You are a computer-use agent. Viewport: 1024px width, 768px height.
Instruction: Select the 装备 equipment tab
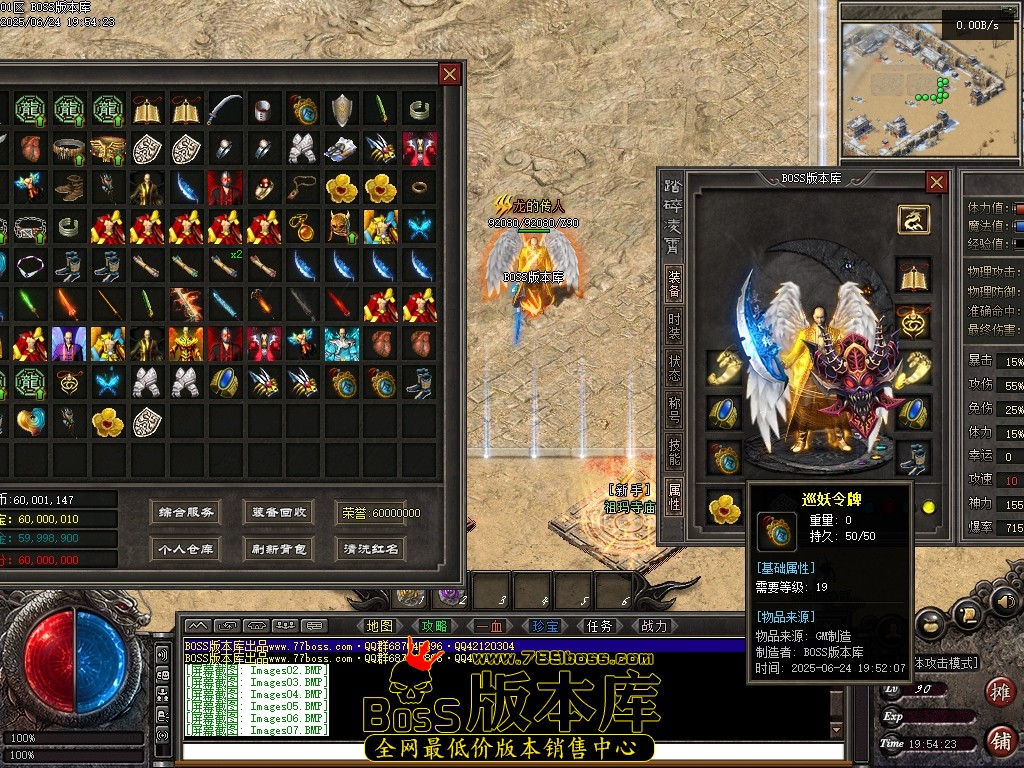coord(675,284)
